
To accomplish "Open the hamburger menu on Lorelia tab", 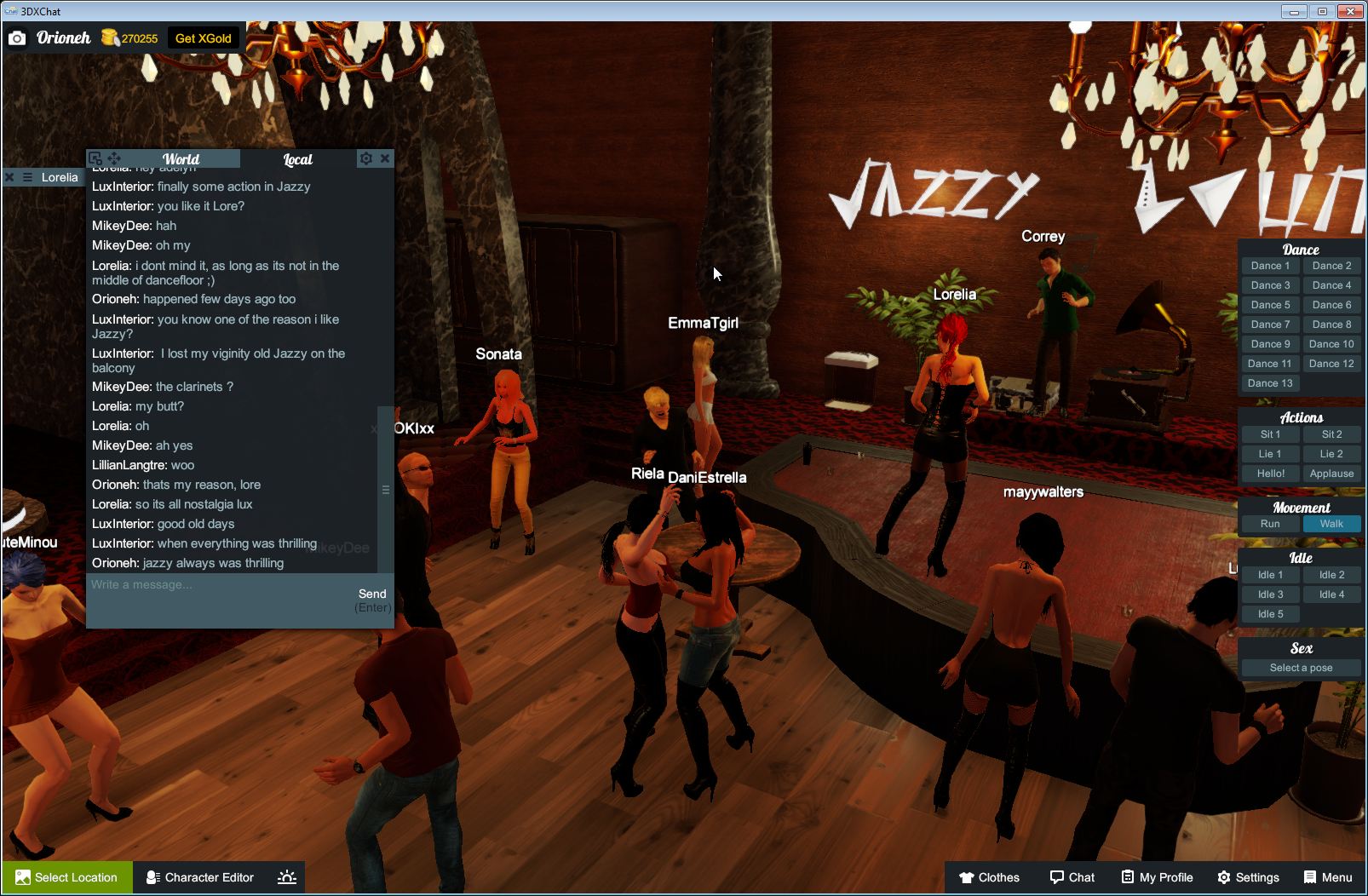I will click(27, 177).
